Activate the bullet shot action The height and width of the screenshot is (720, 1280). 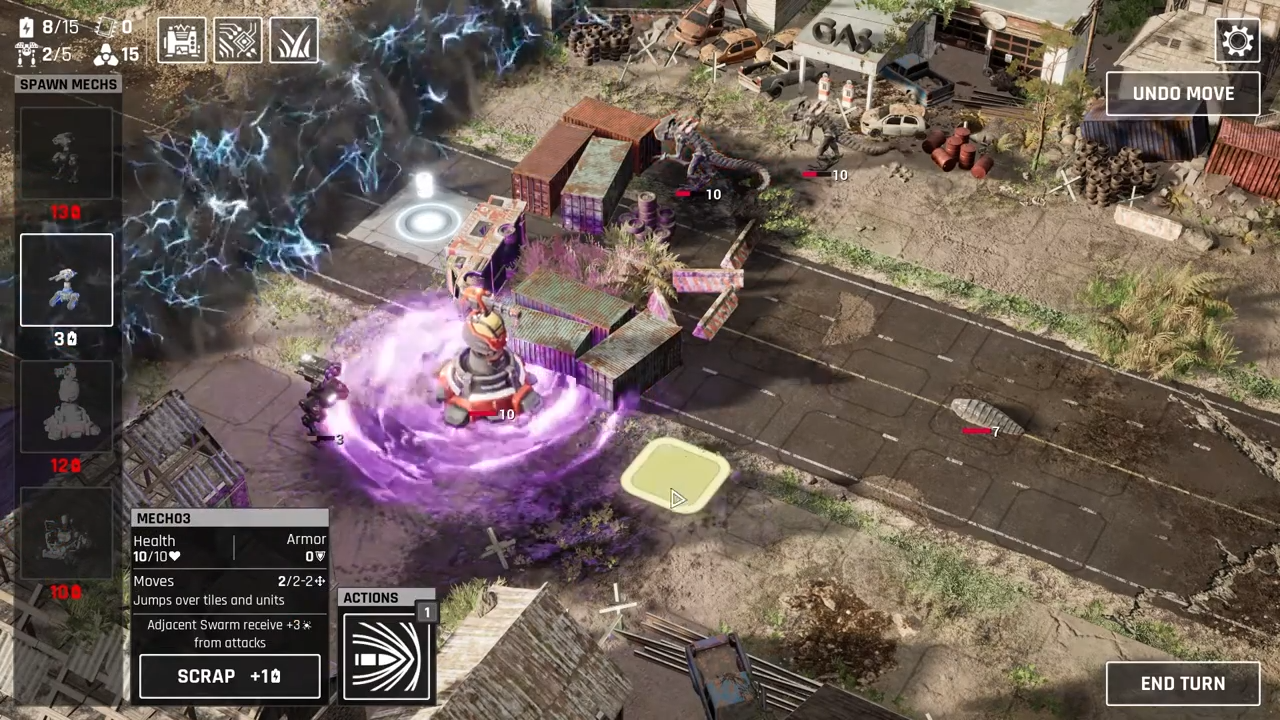click(x=387, y=656)
